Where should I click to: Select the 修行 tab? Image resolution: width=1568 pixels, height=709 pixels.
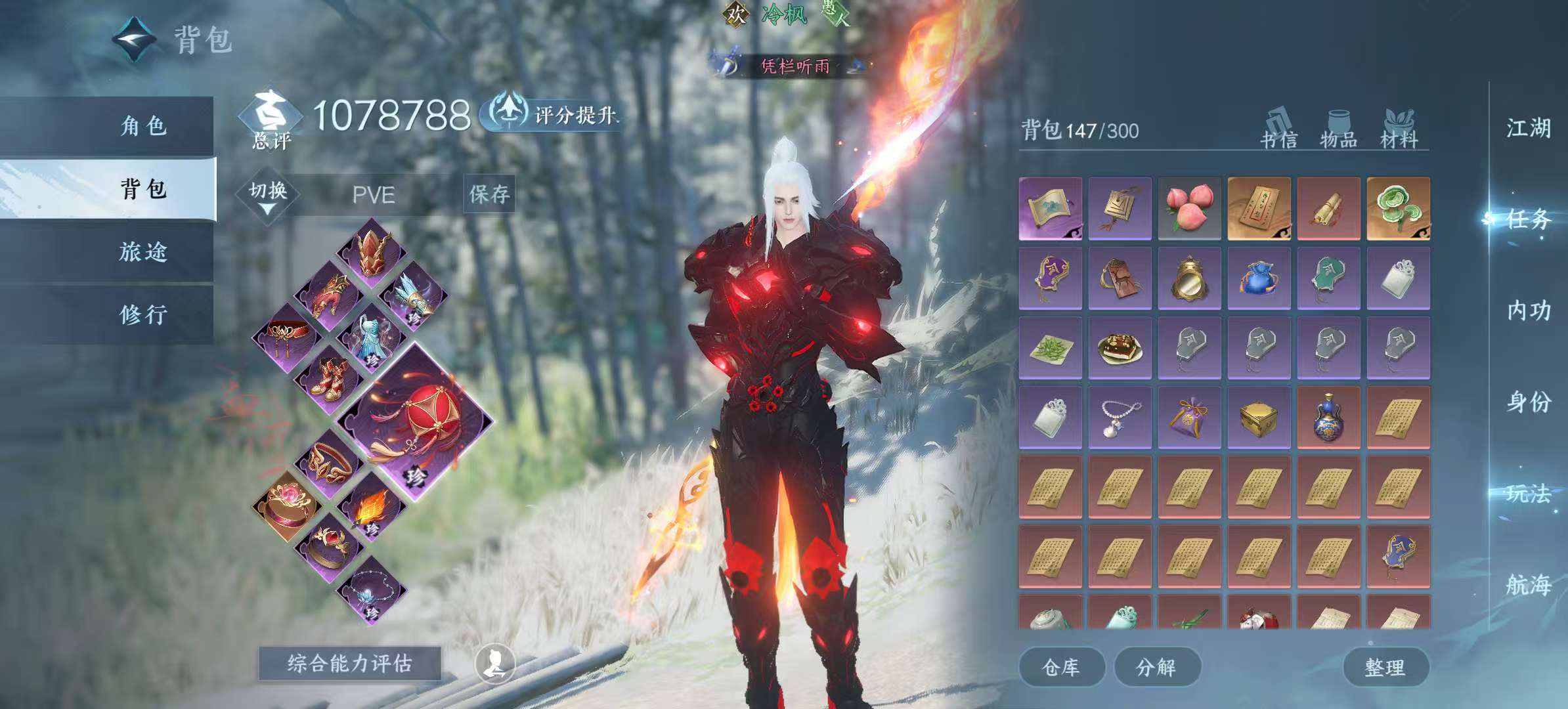click(143, 315)
